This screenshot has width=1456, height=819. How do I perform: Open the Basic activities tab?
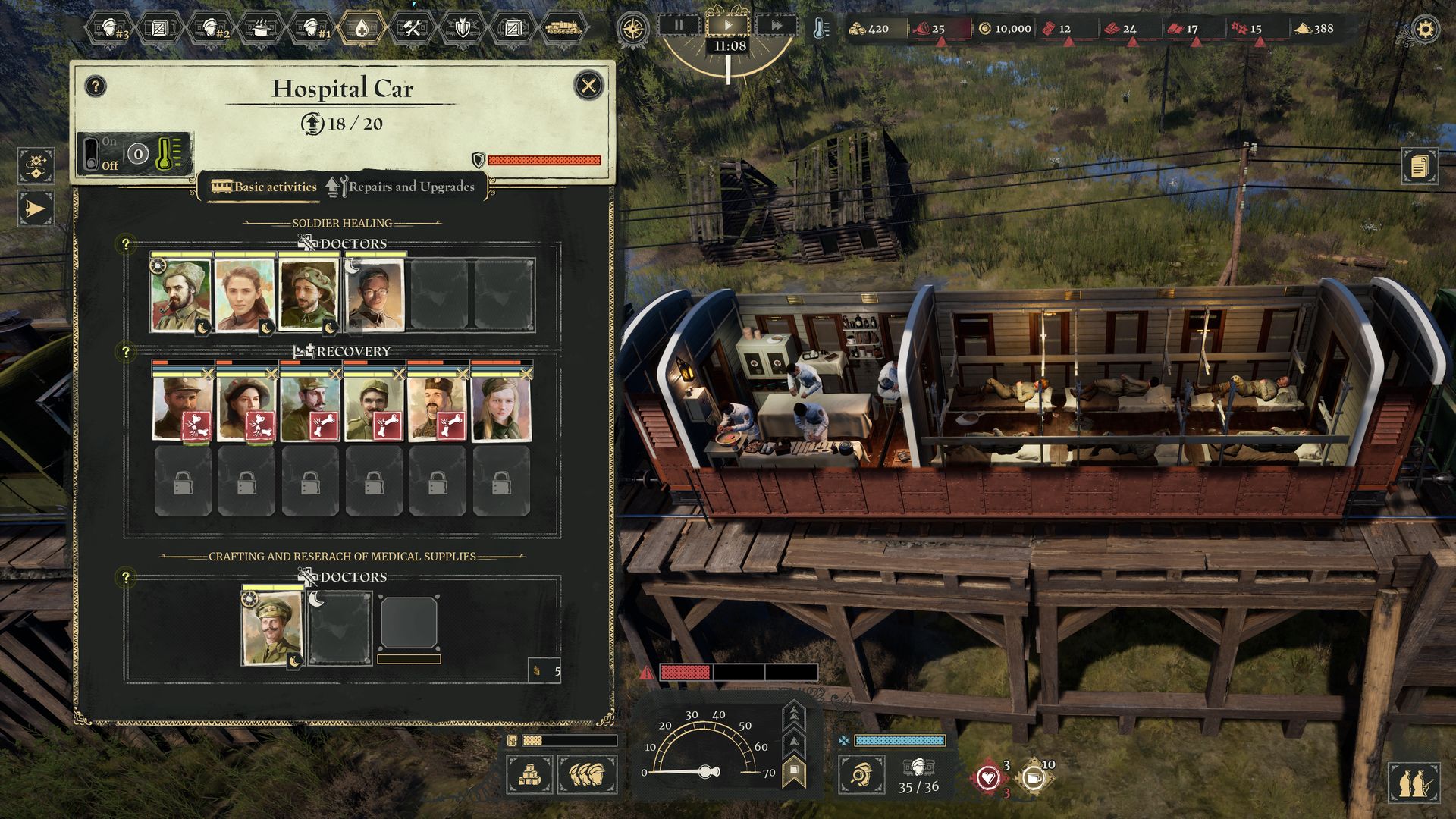264,187
